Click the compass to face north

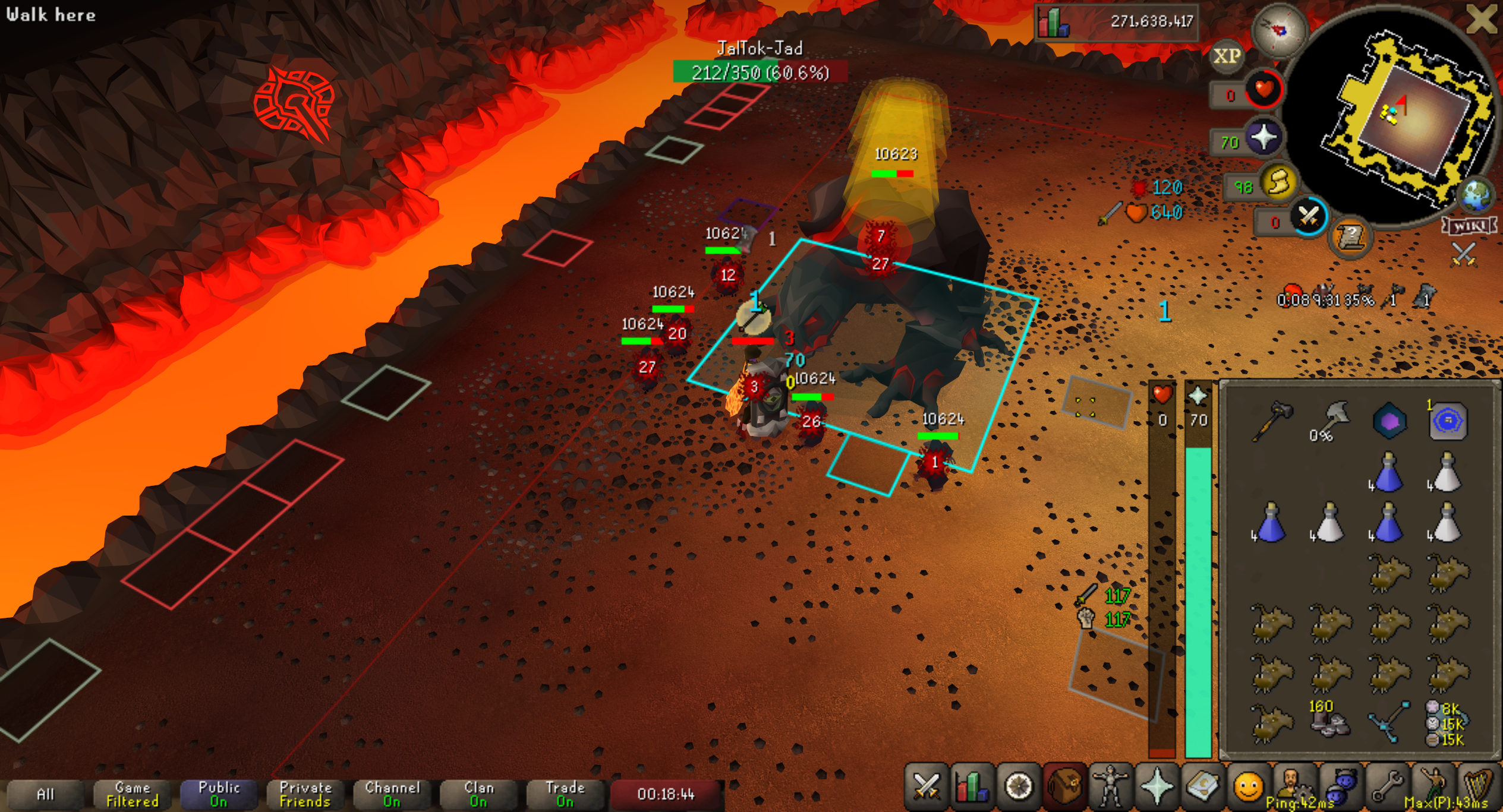click(x=1279, y=30)
